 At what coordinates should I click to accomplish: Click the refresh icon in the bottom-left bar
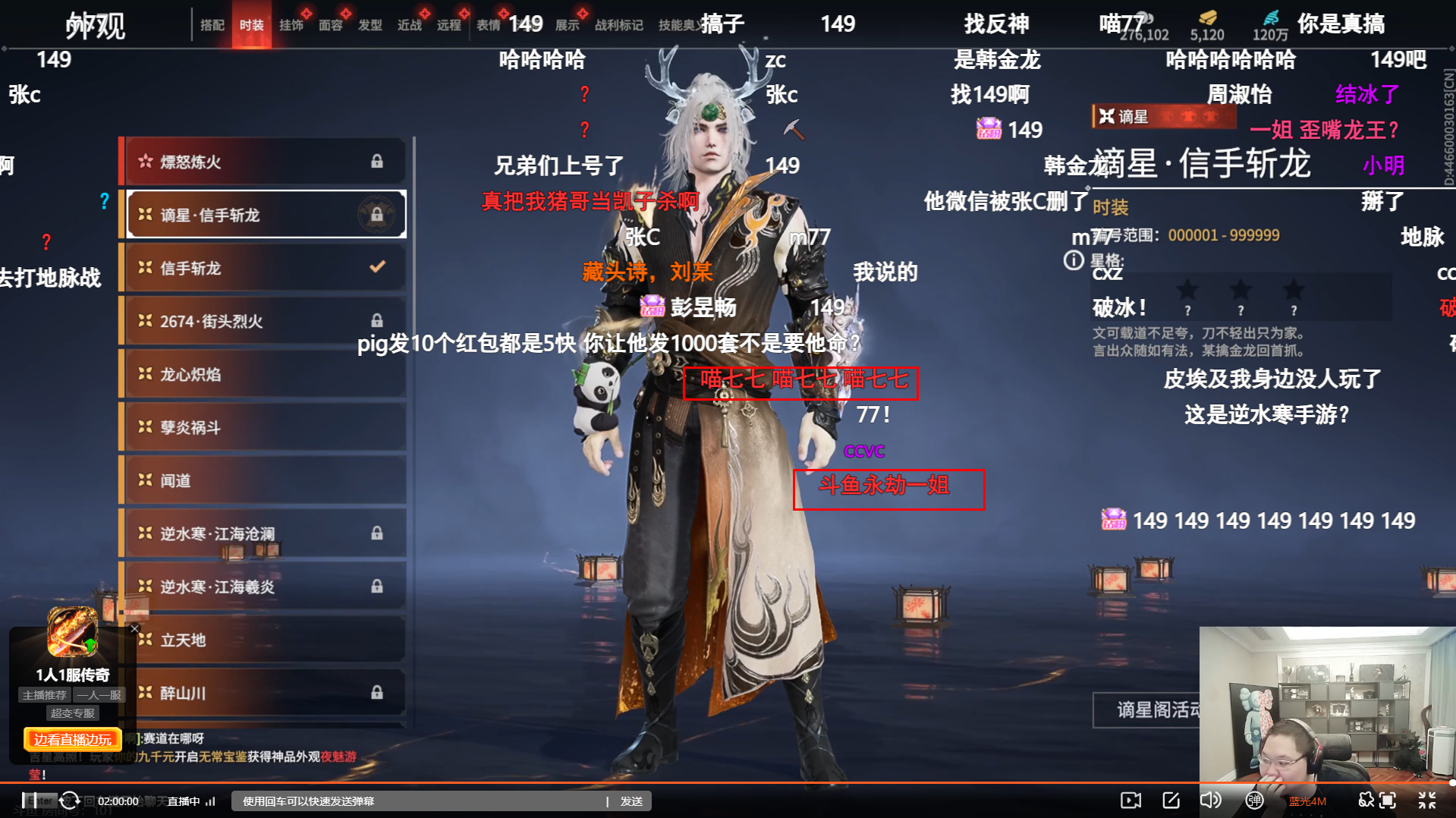[x=70, y=801]
